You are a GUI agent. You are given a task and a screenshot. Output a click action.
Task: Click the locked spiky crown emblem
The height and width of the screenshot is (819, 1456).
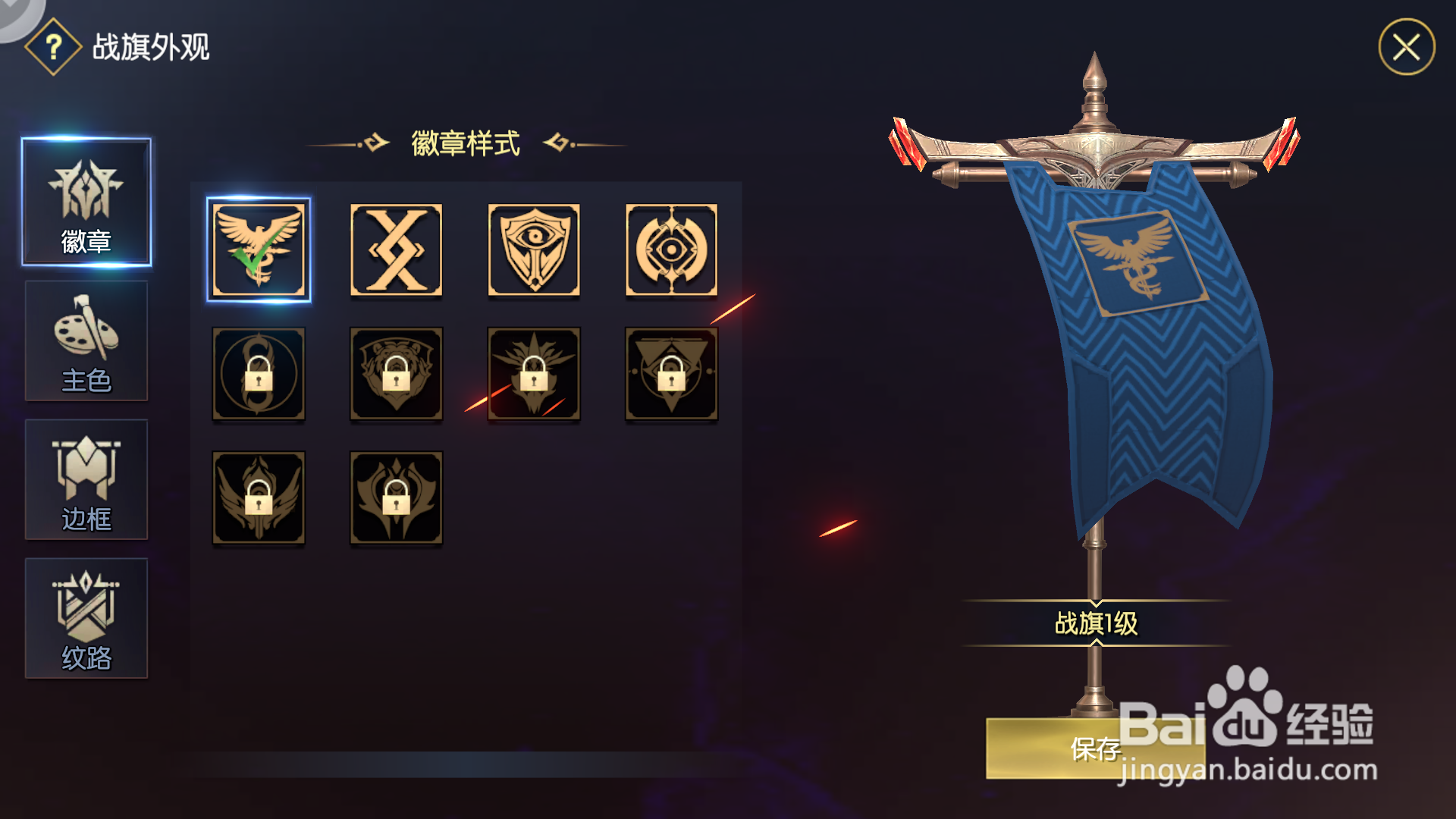[x=534, y=373]
